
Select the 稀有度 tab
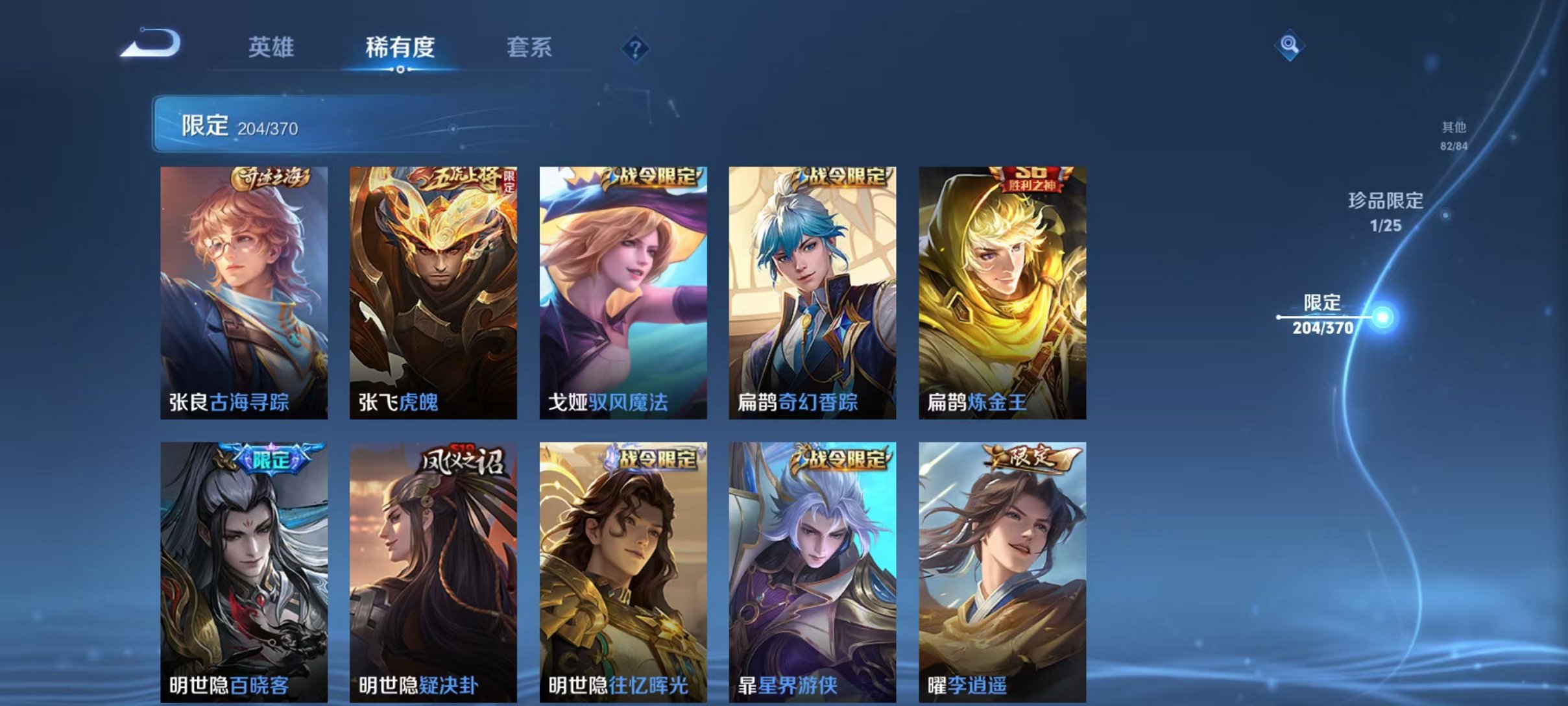(x=400, y=49)
